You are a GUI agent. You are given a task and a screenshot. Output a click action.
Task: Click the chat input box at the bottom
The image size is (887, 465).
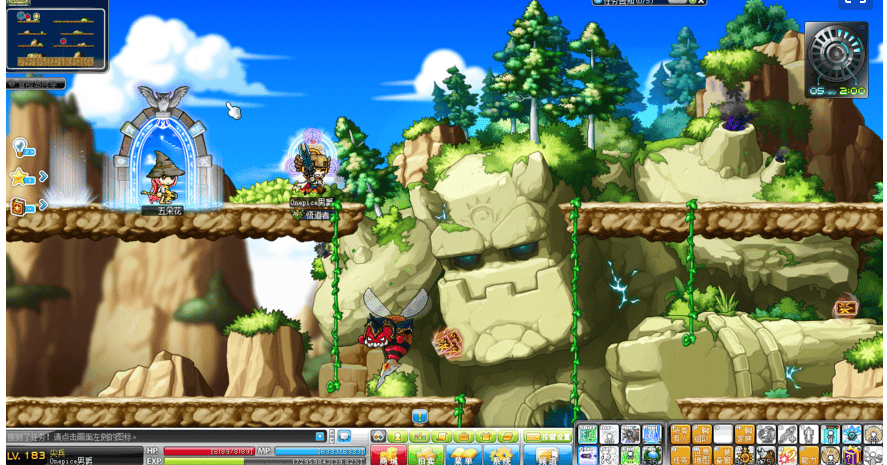pyautogui.click(x=160, y=437)
